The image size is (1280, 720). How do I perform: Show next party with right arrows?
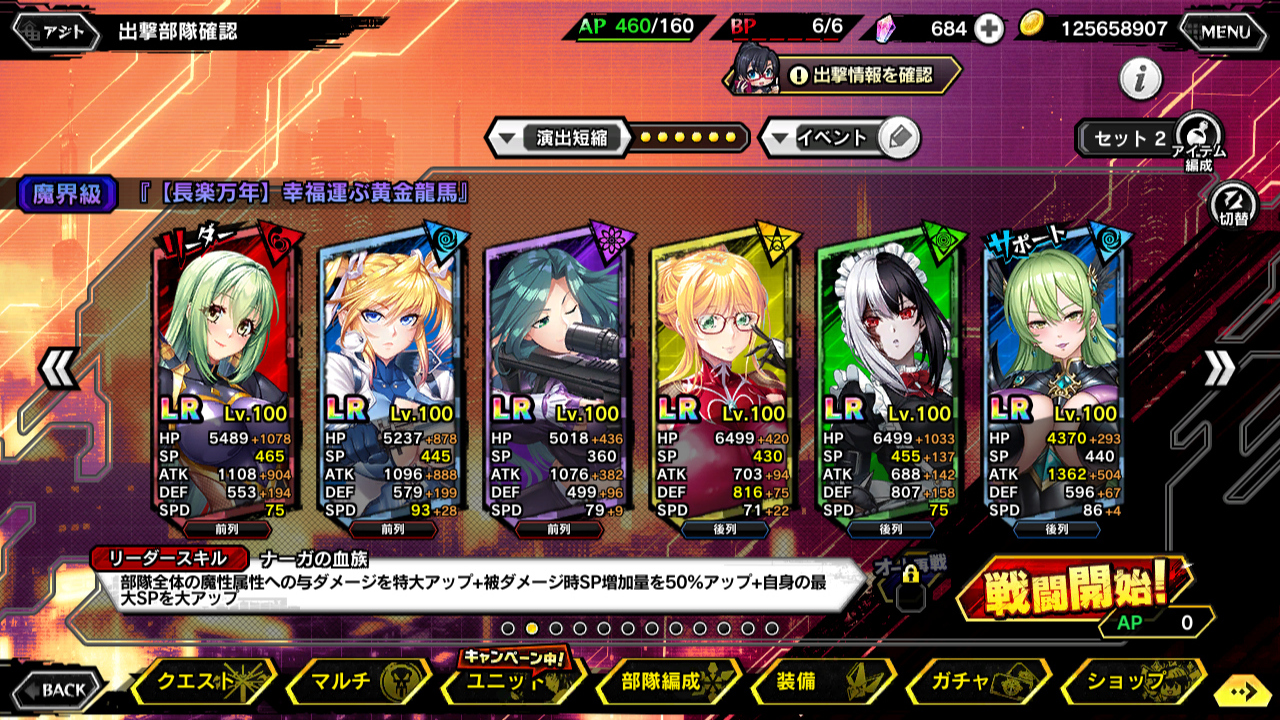pos(1220,369)
